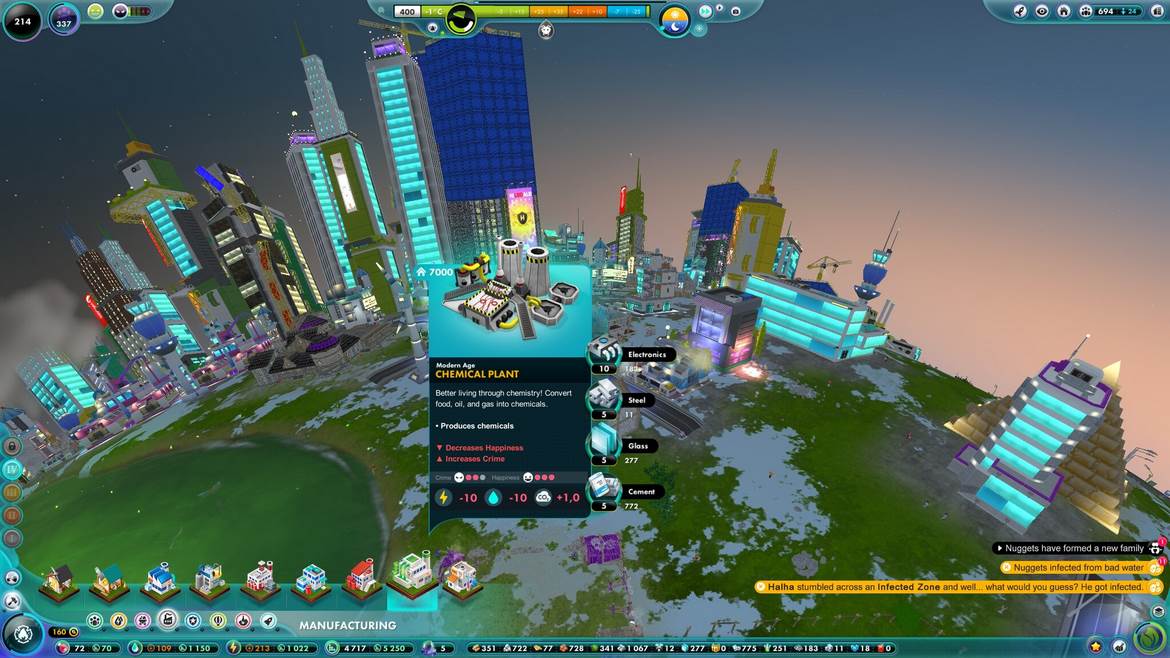The height and width of the screenshot is (658, 1170).
Task: Click the day and night cycle dial
Action: point(675,18)
